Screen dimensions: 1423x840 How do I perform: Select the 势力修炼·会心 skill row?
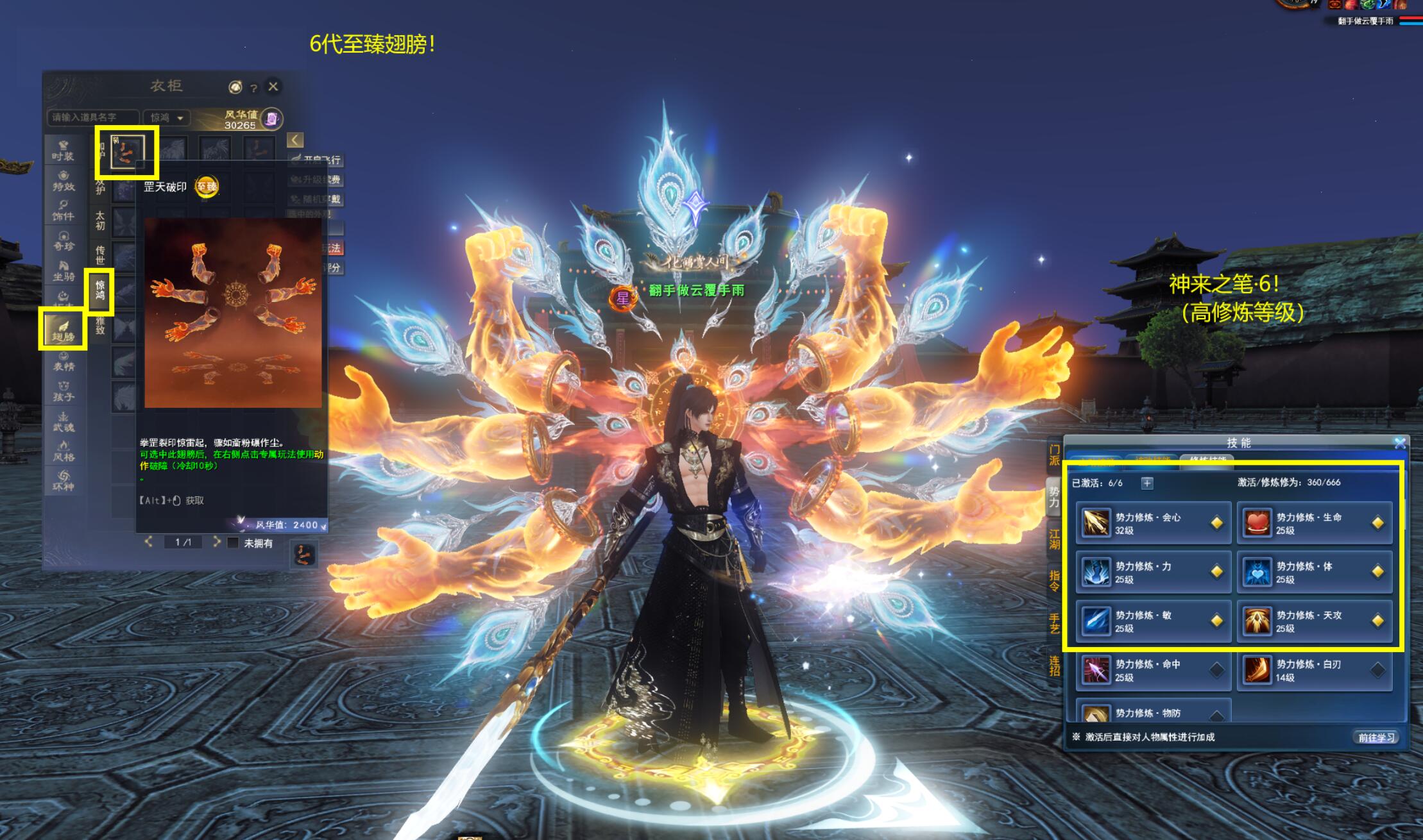(x=1153, y=523)
